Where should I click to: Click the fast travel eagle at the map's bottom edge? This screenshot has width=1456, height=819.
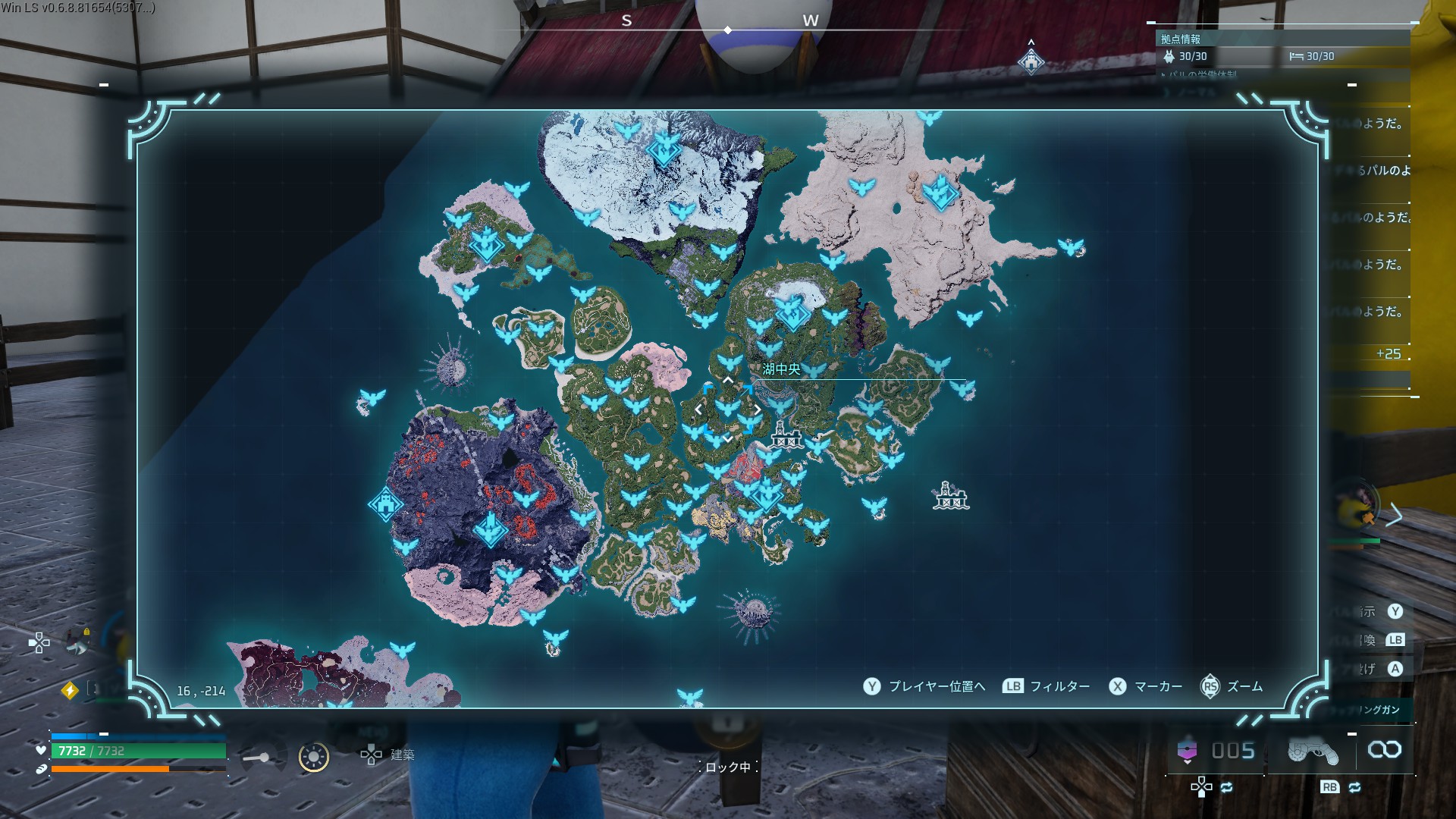click(689, 696)
